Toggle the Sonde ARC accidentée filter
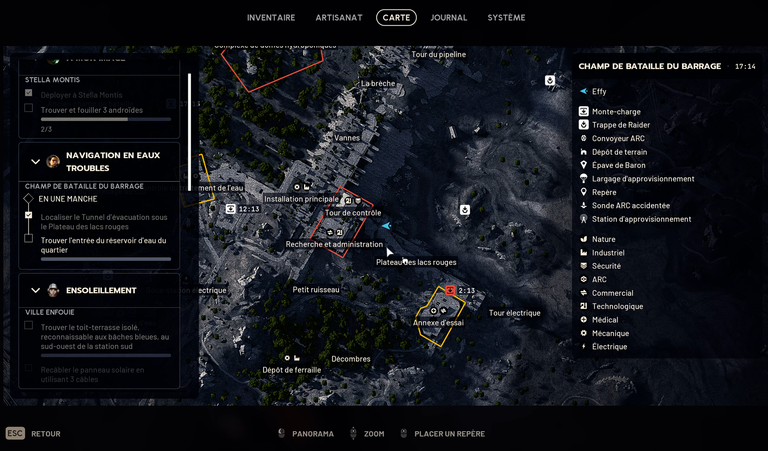This screenshot has height=451, width=768. click(632, 206)
